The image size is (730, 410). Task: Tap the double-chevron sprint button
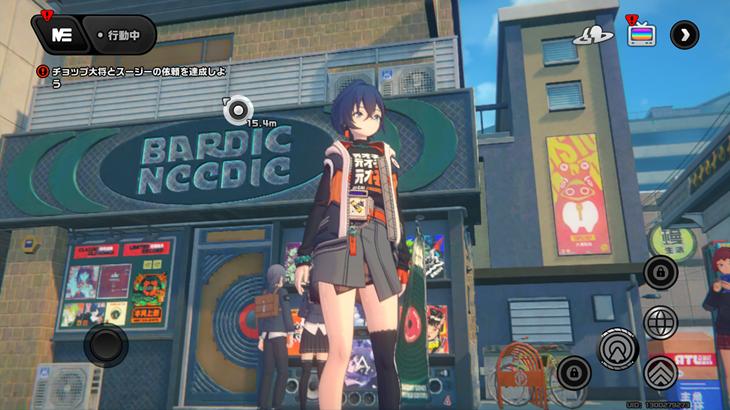click(660, 372)
